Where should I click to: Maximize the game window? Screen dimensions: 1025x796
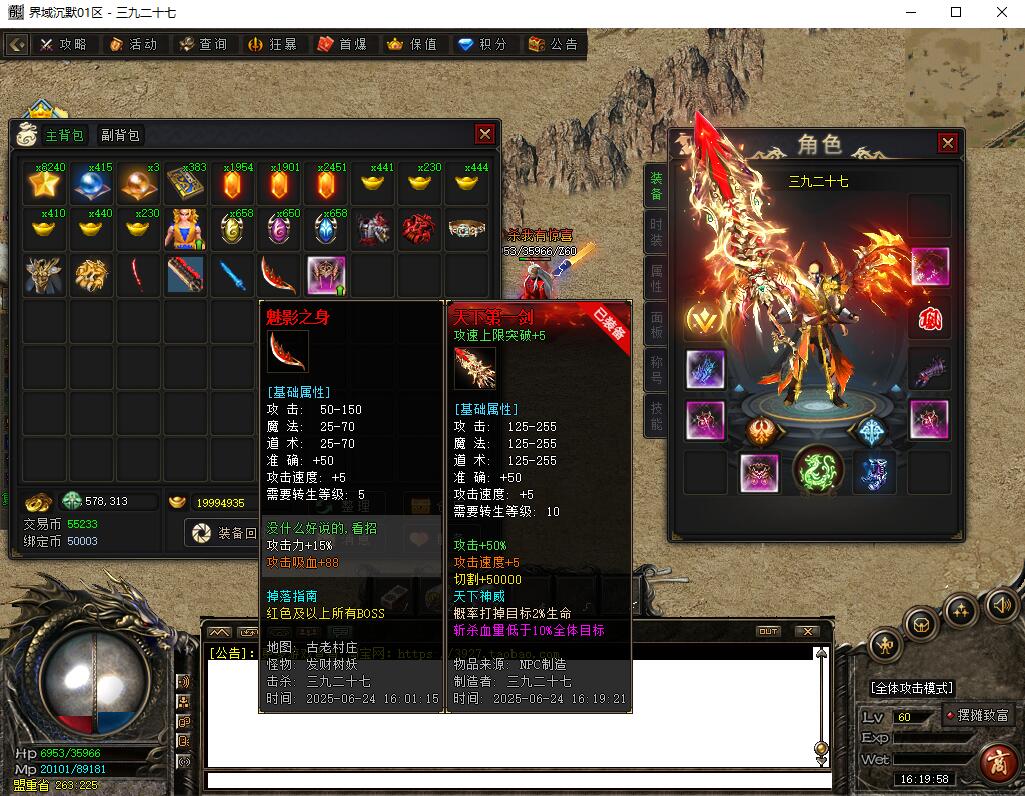point(956,12)
